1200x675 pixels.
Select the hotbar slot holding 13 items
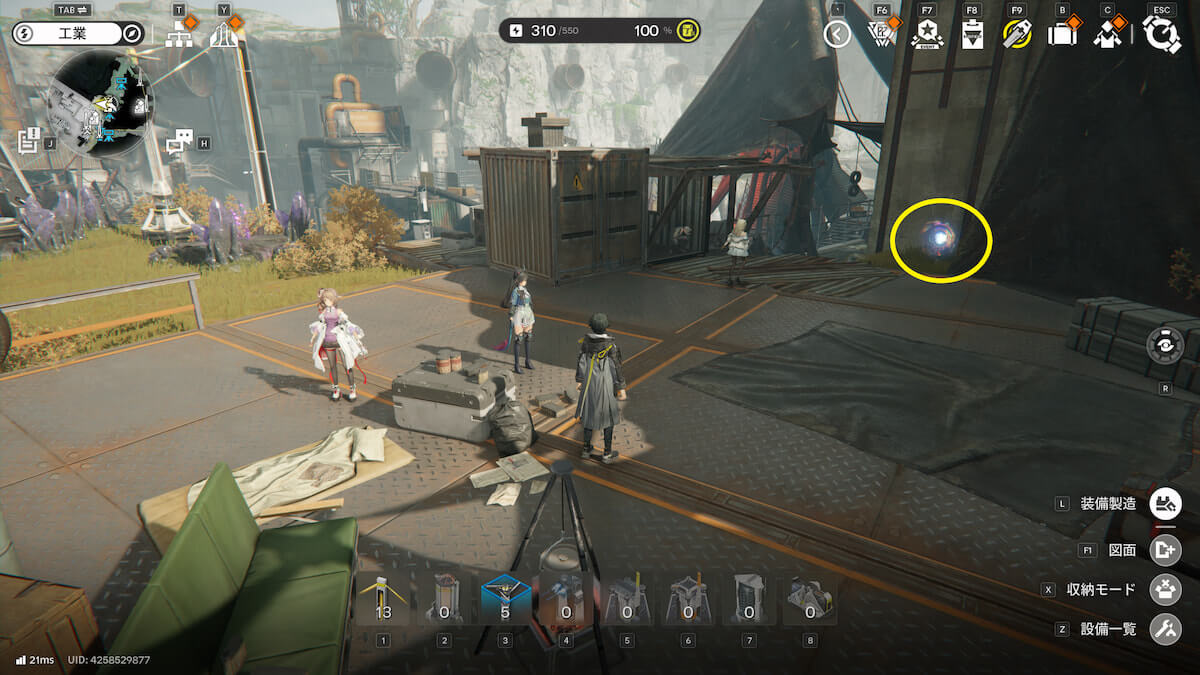pos(383,600)
